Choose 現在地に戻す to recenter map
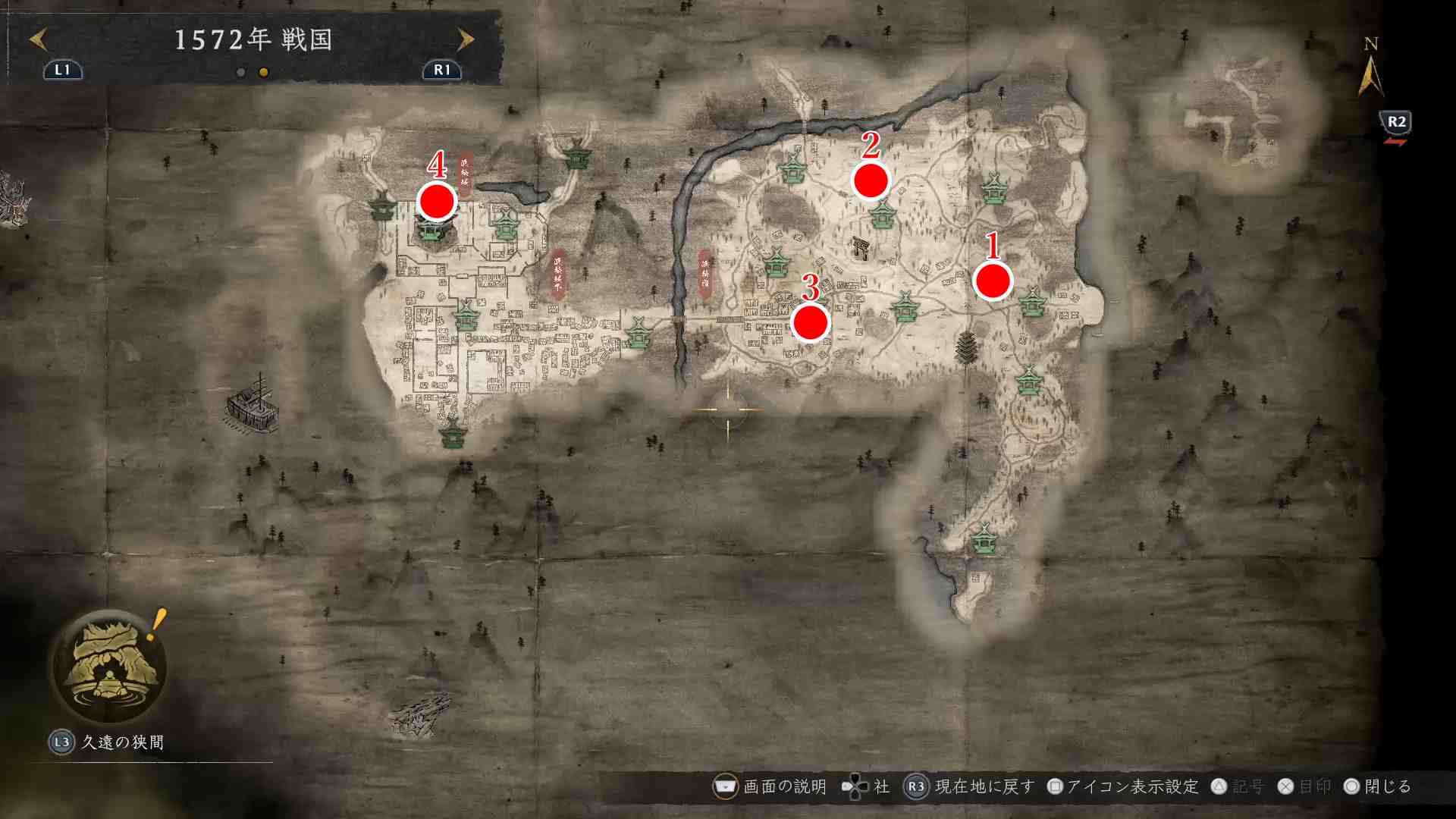 971,786
